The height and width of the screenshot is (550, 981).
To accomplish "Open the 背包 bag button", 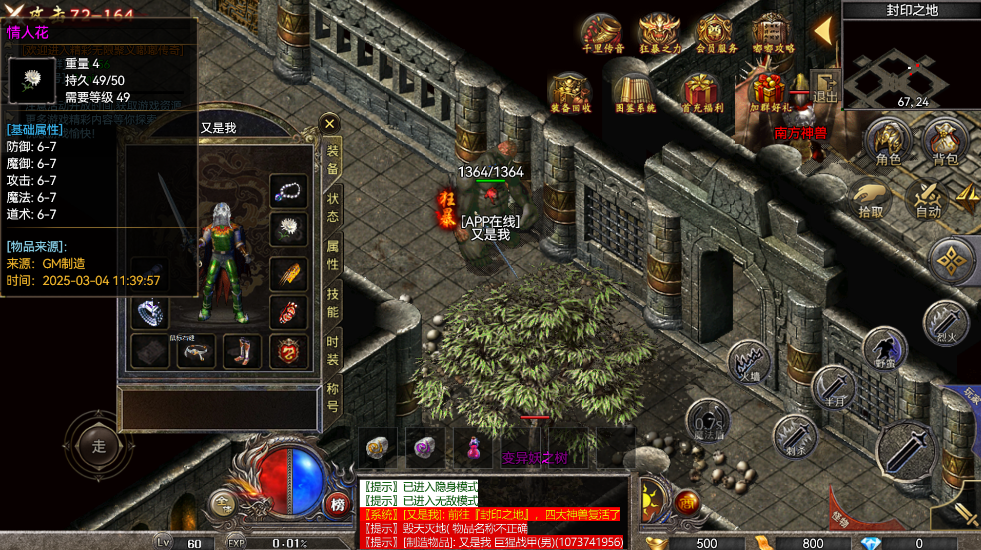I will (x=945, y=141).
